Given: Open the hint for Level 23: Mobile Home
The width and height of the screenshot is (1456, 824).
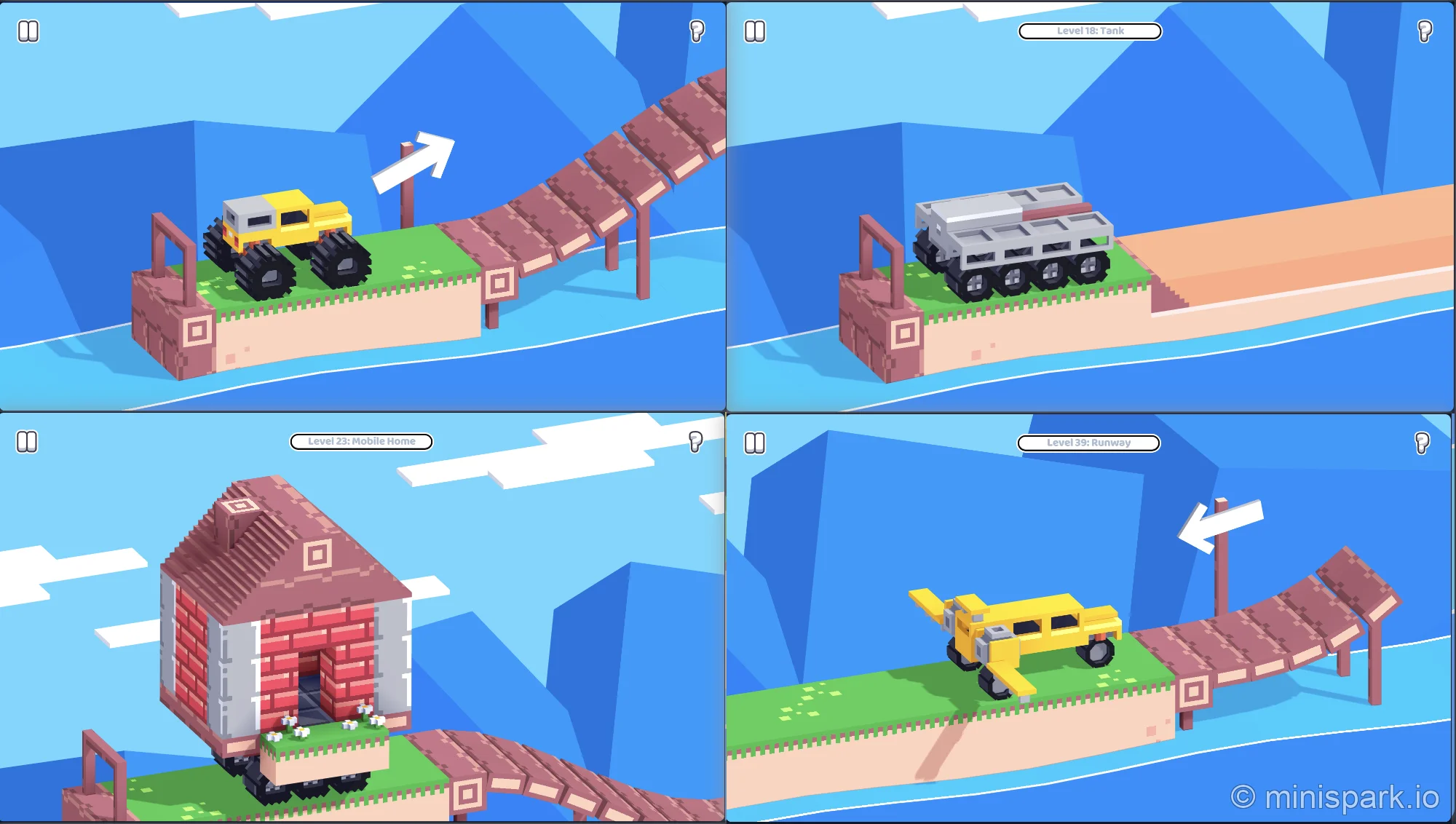Looking at the screenshot, I should [x=695, y=442].
